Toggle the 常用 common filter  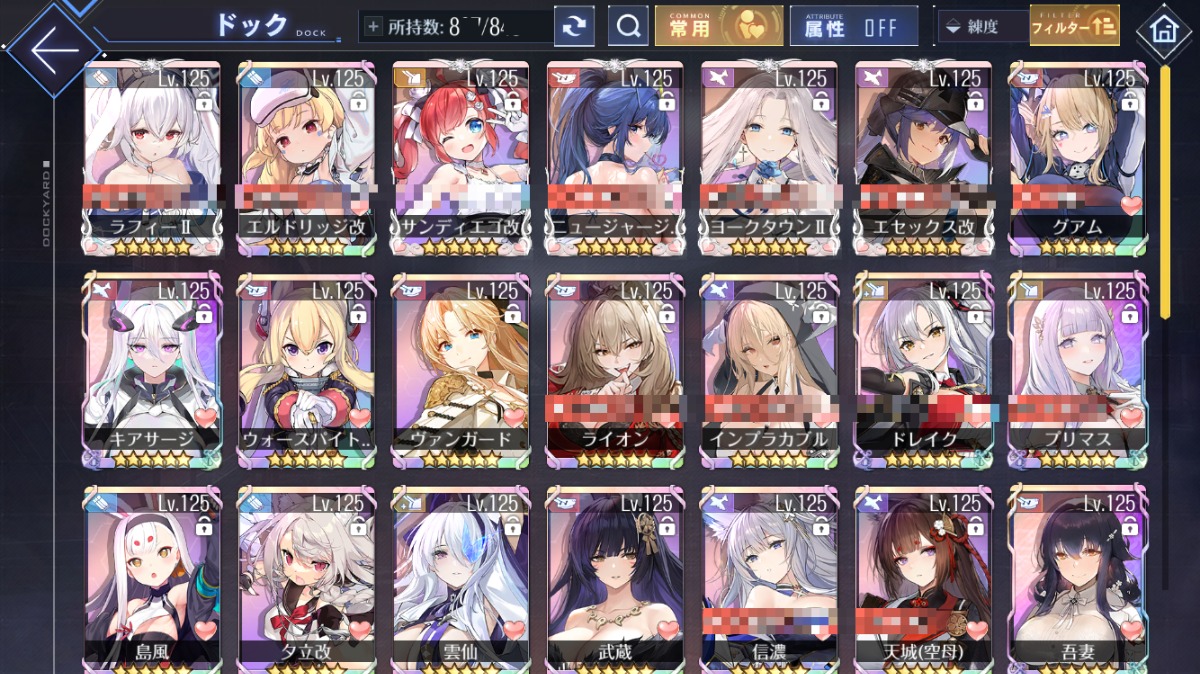point(718,27)
